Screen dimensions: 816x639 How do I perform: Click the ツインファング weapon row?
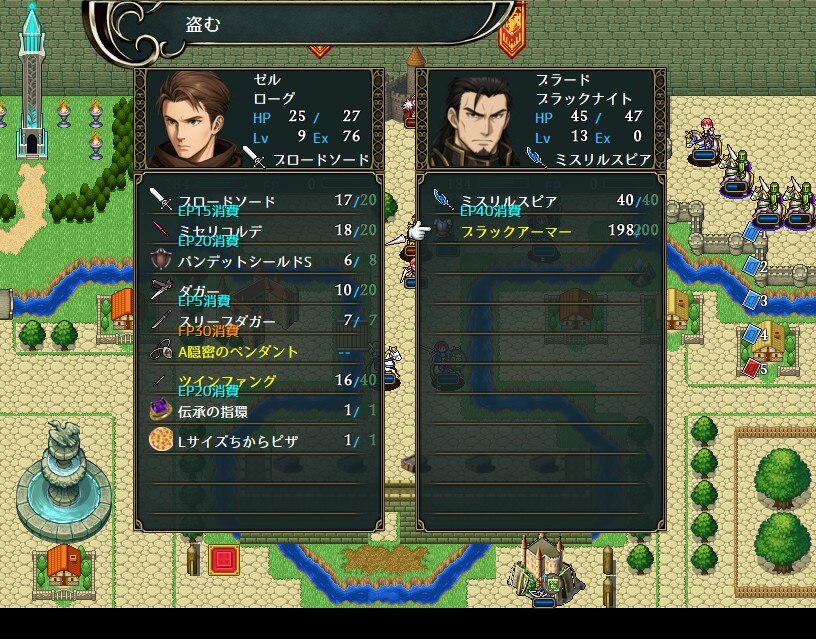[260, 381]
